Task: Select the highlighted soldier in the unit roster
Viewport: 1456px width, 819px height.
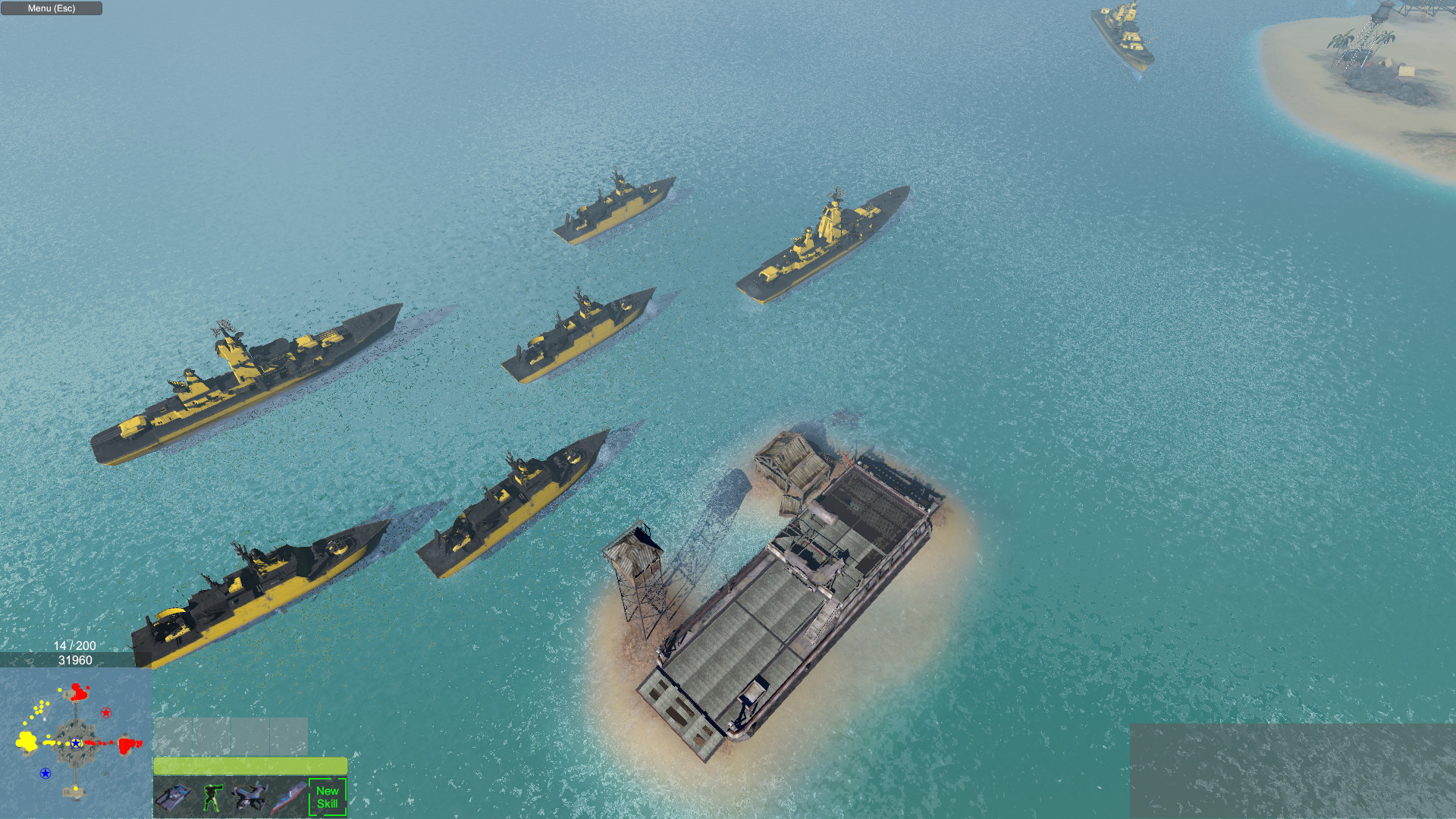Action: coord(212,798)
